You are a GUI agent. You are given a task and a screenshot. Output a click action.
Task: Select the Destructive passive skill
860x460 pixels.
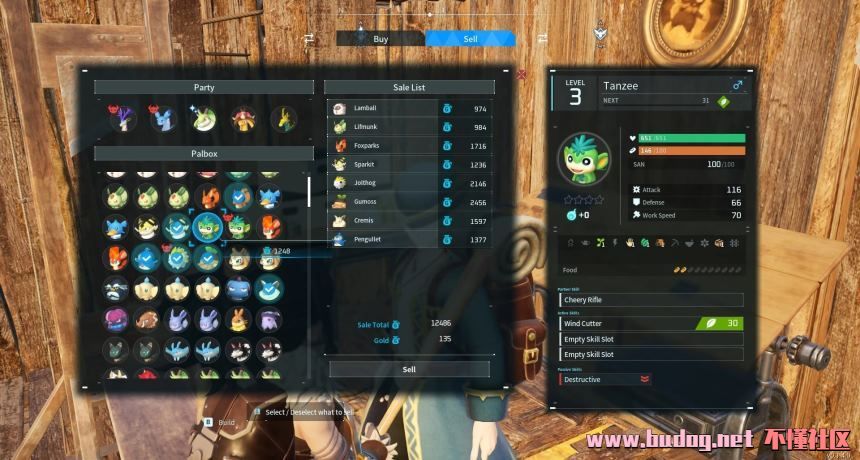[x=604, y=379]
